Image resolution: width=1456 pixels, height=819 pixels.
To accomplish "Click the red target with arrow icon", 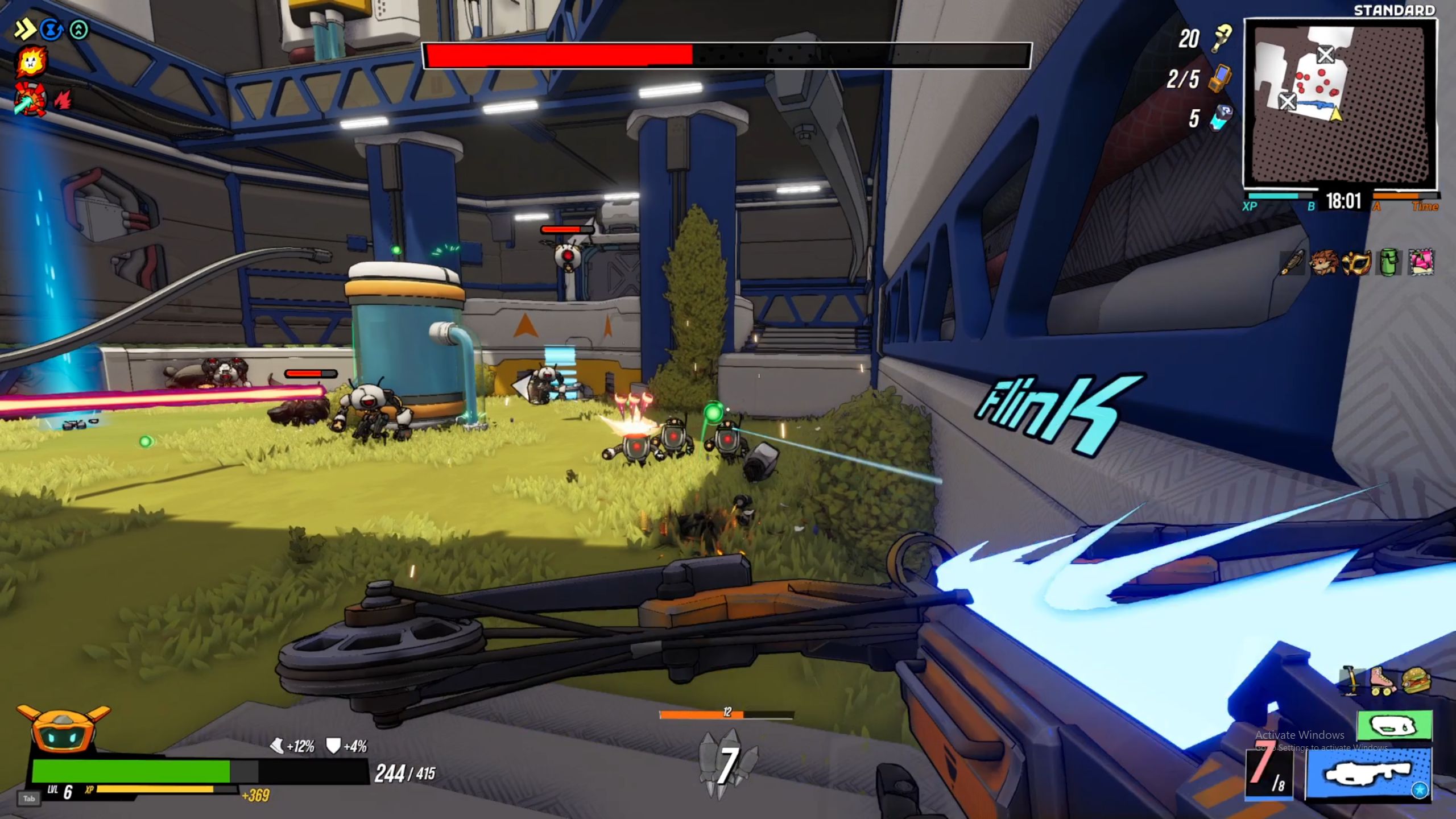I will tap(30, 99).
